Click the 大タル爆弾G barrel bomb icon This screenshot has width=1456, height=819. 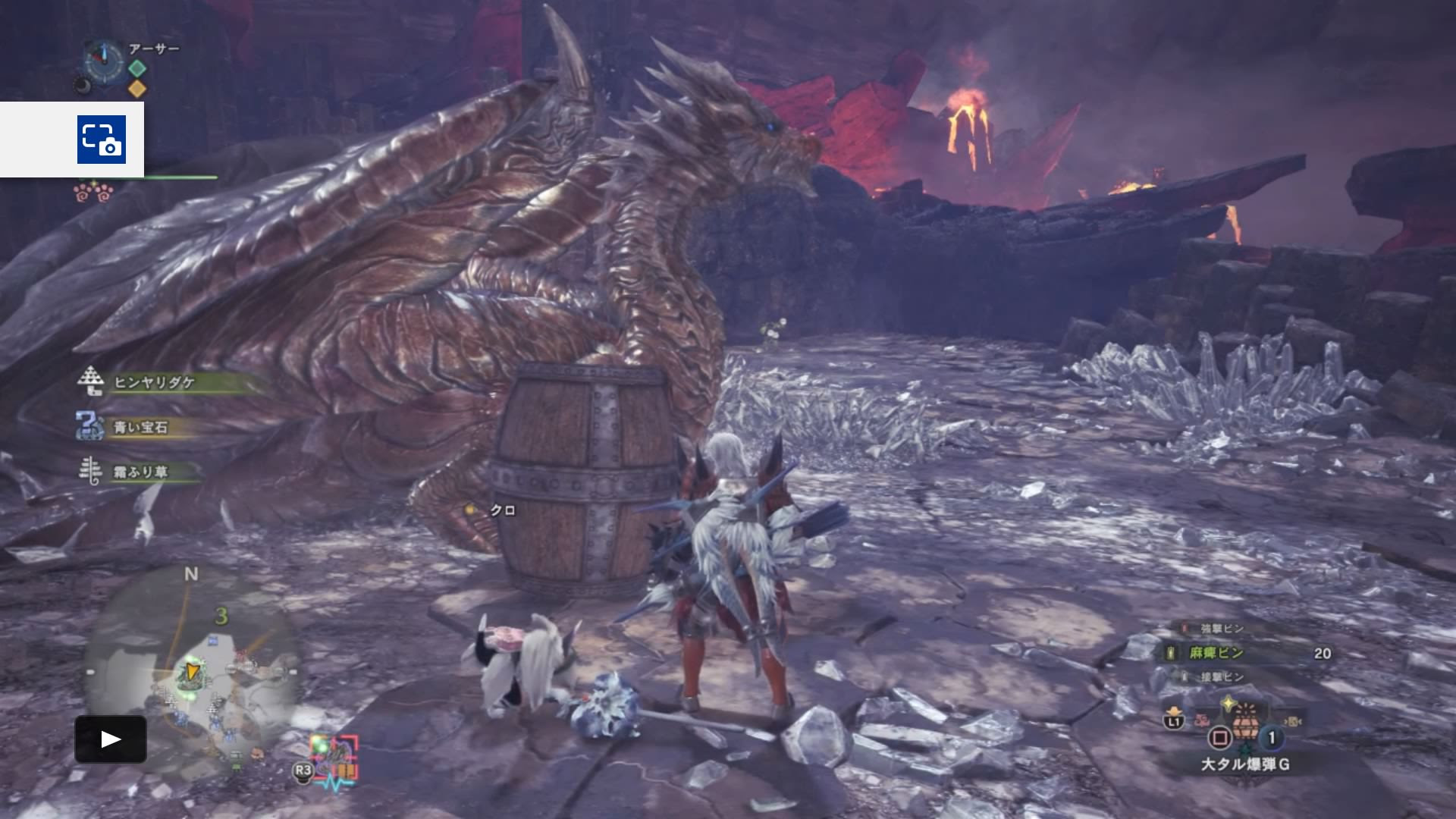coord(1246,726)
